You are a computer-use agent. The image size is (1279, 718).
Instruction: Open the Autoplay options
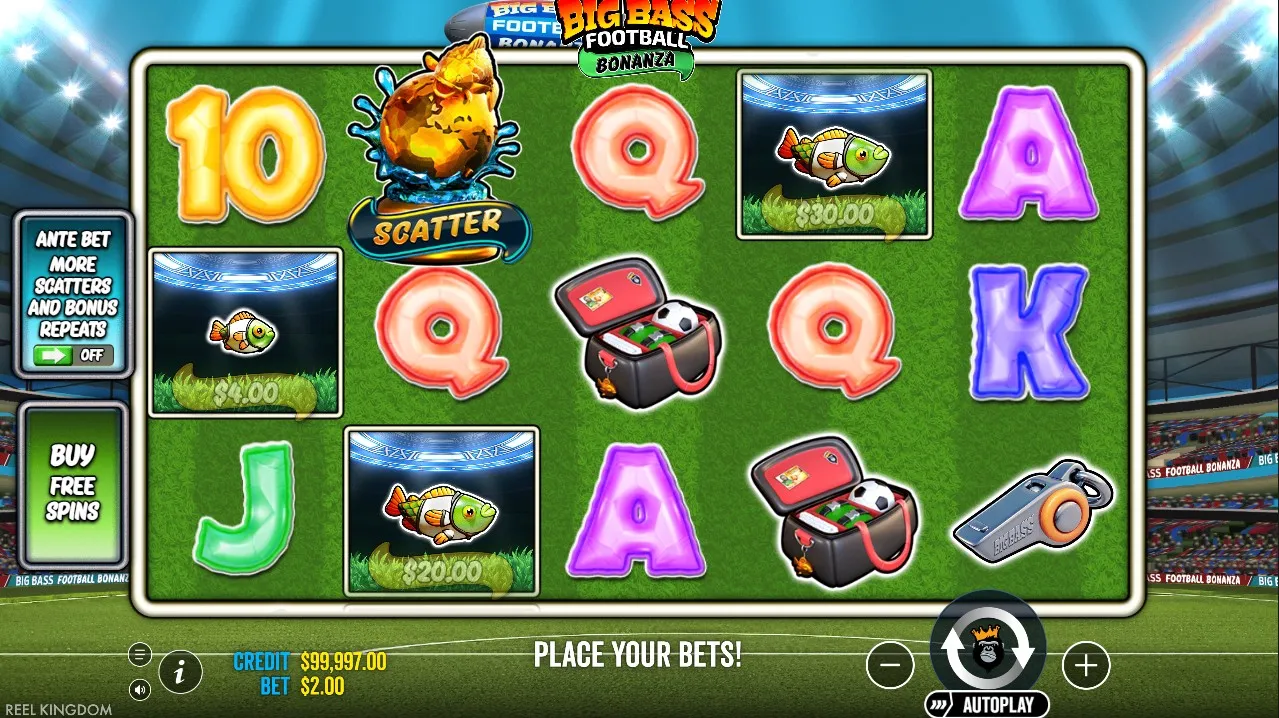987,704
